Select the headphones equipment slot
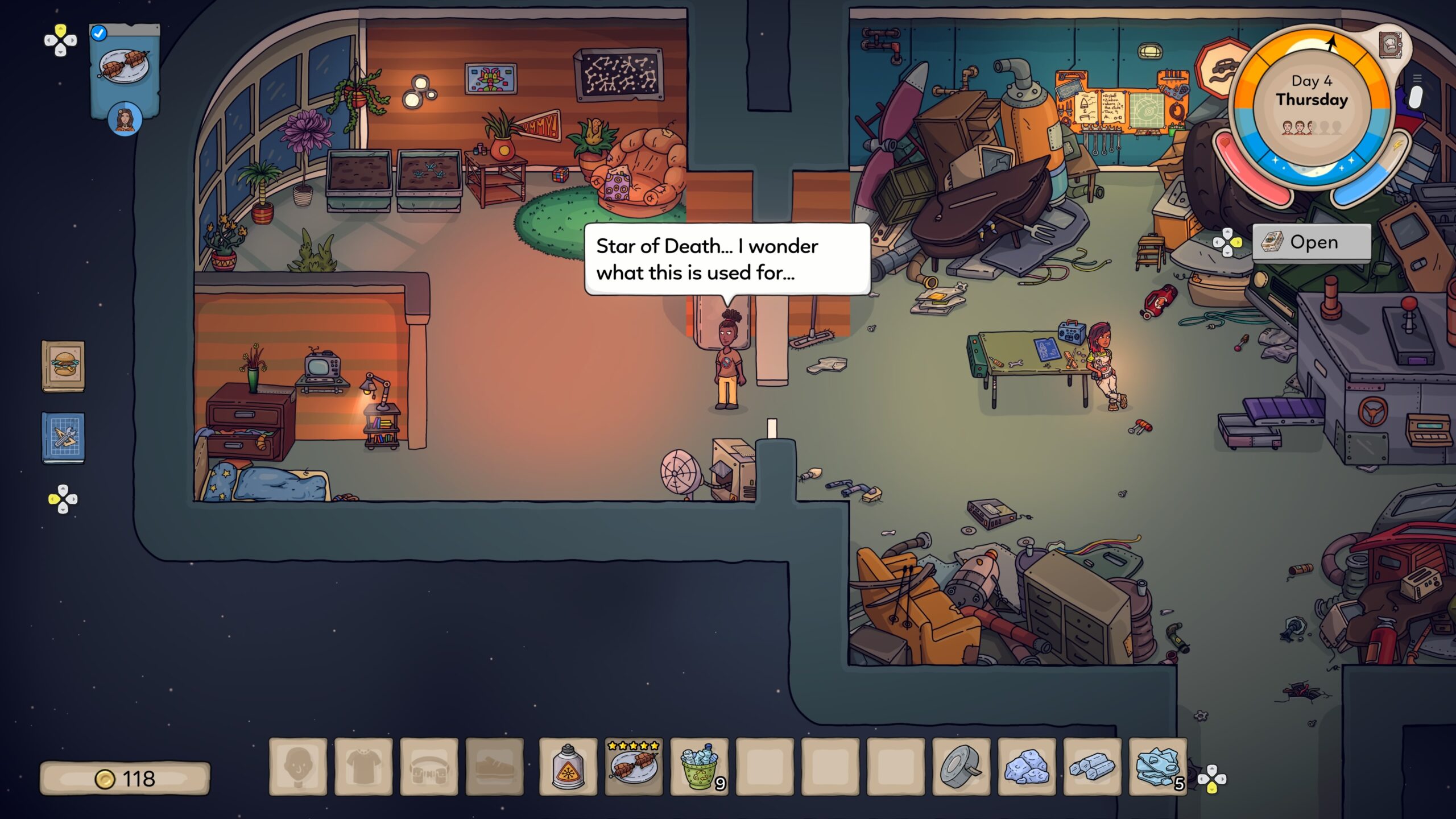Viewport: 1456px width, 819px height. pos(429,766)
